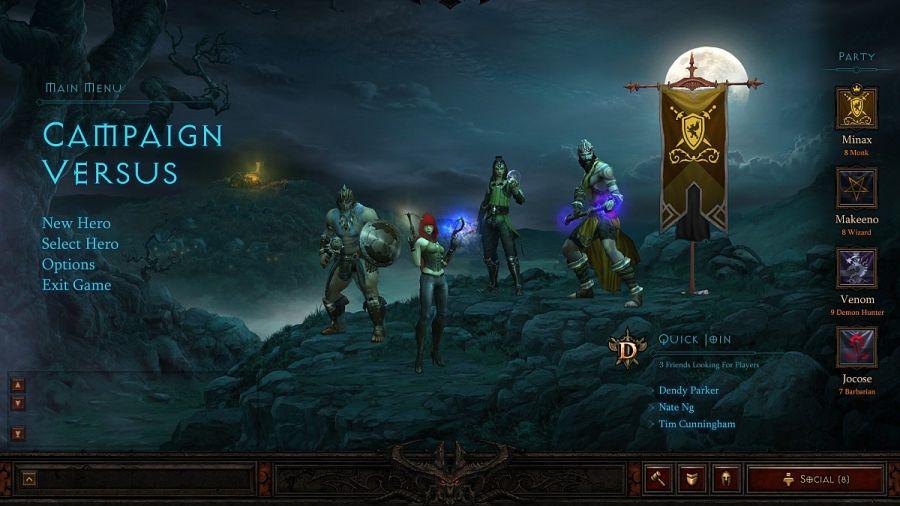Create a New Hero
Image resolution: width=900 pixels, height=506 pixels.
point(76,223)
